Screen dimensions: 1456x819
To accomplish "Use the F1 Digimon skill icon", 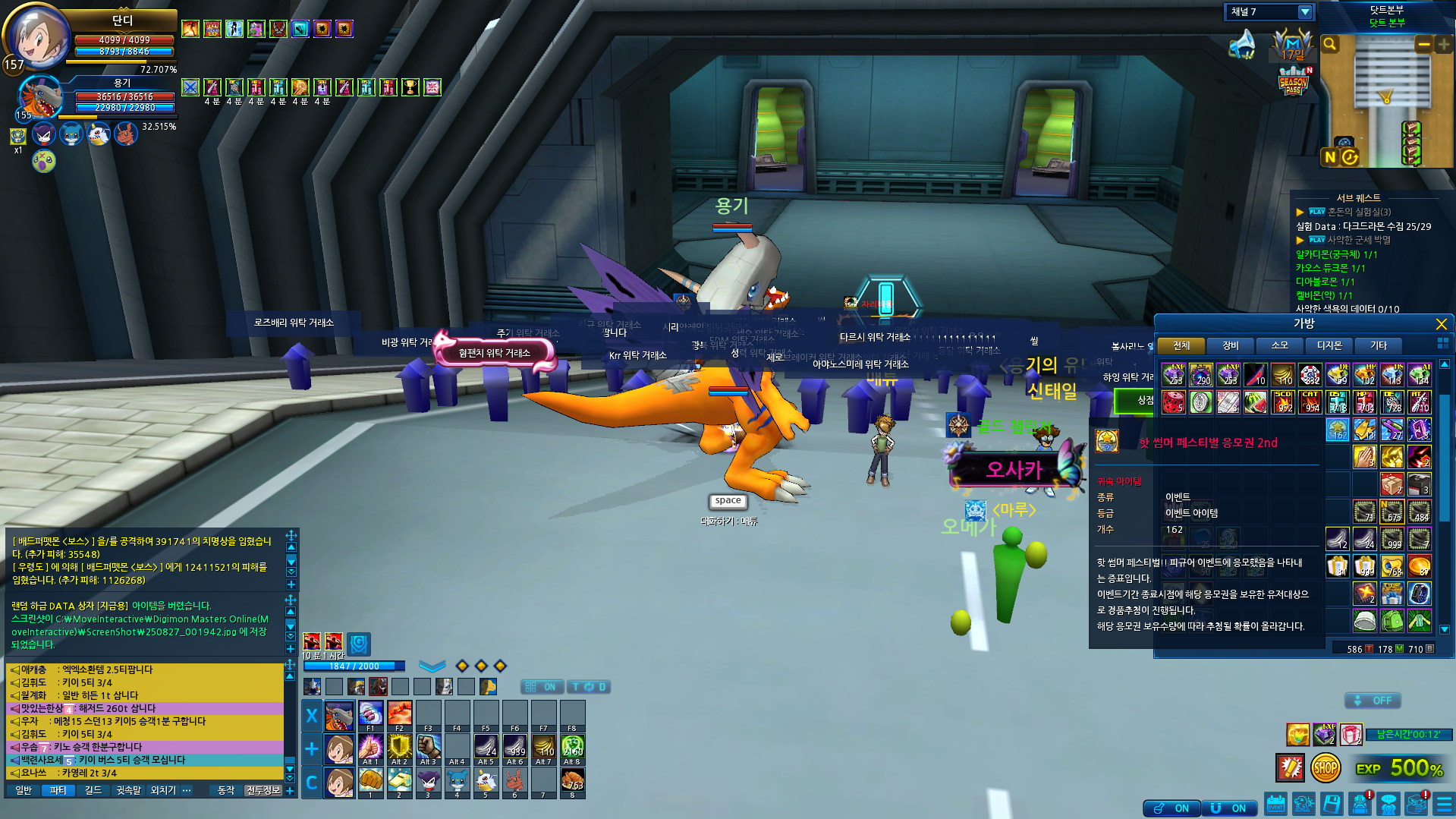I will point(370,713).
